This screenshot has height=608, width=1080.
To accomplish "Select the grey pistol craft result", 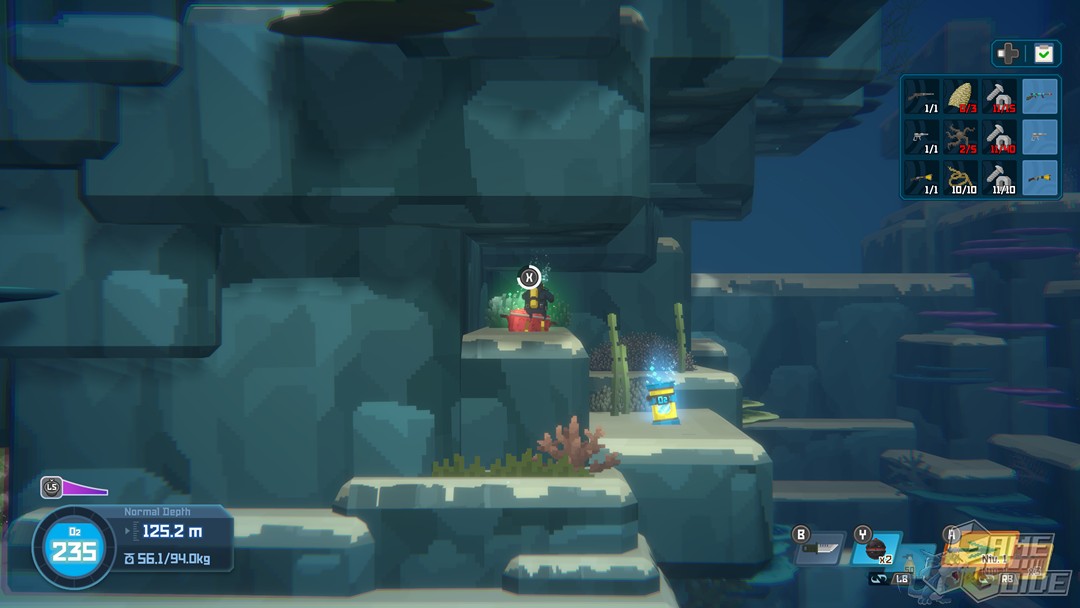I will pyautogui.click(x=1040, y=137).
